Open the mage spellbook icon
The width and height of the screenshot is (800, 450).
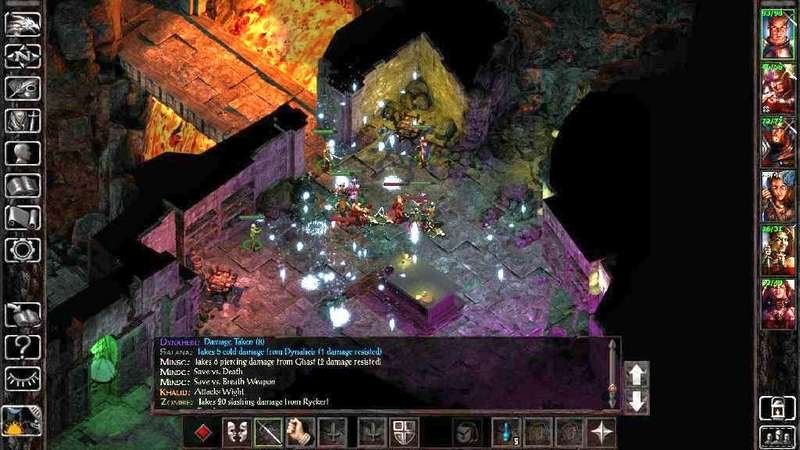22,185
